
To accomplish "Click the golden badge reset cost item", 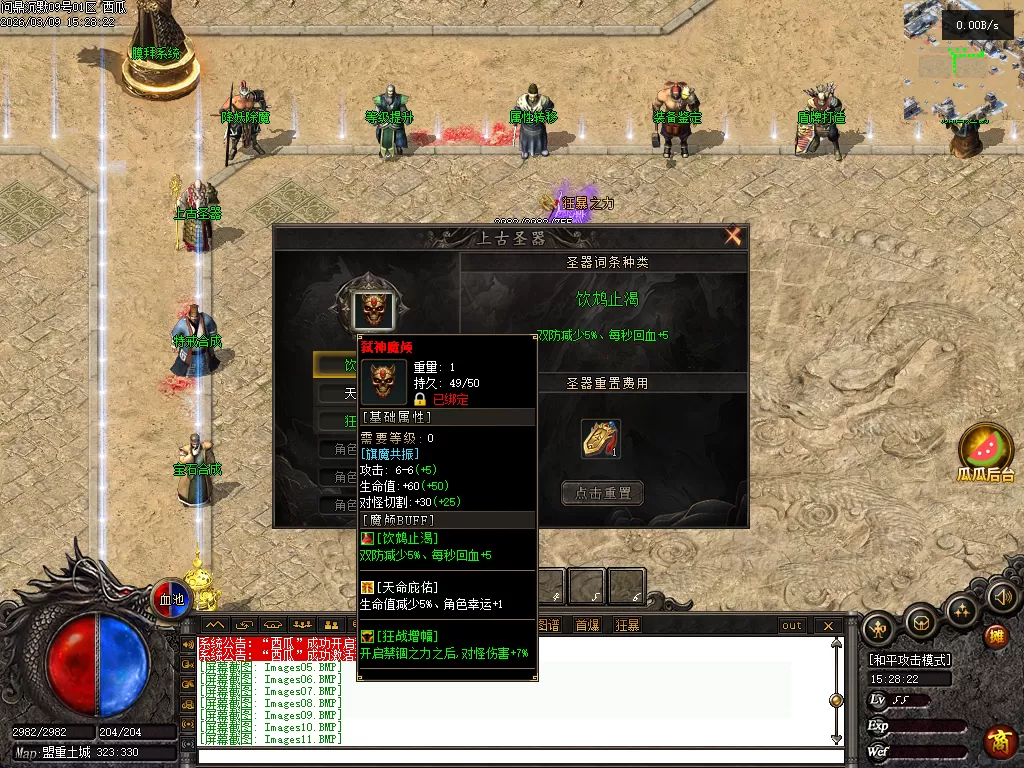I will point(601,439).
